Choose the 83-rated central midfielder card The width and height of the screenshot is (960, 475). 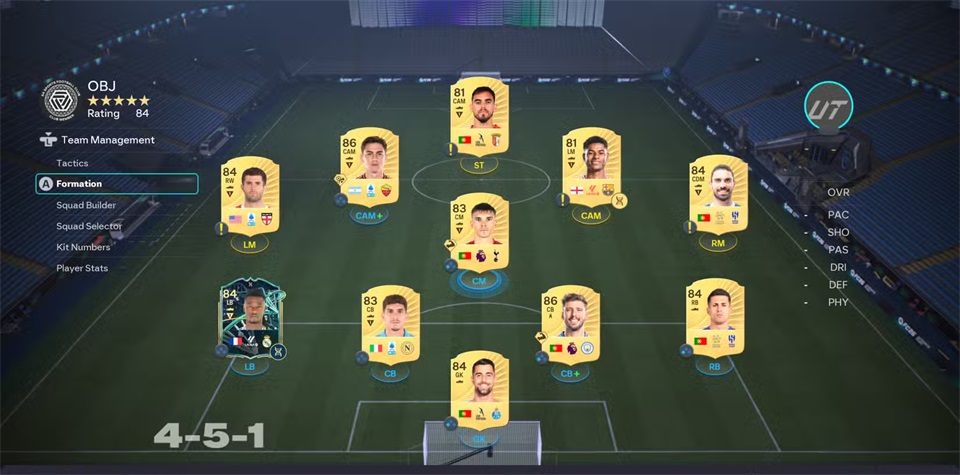480,233
